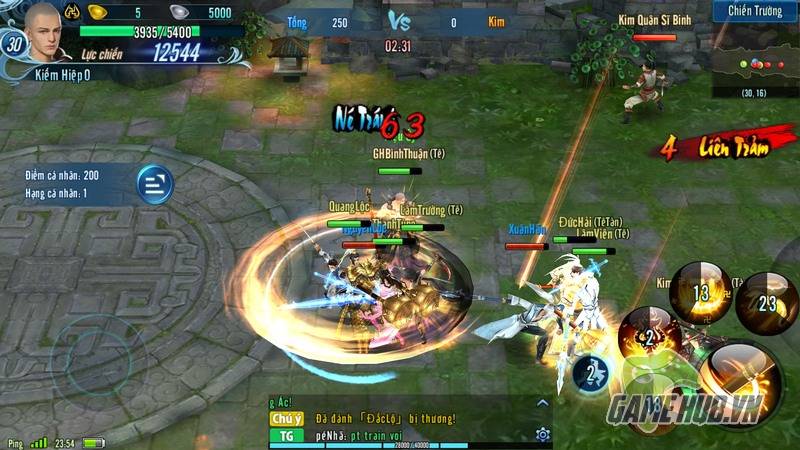This screenshot has width=800, height=450.
Task: Tap the gold ingot currency icon
Action: (x=97, y=12)
